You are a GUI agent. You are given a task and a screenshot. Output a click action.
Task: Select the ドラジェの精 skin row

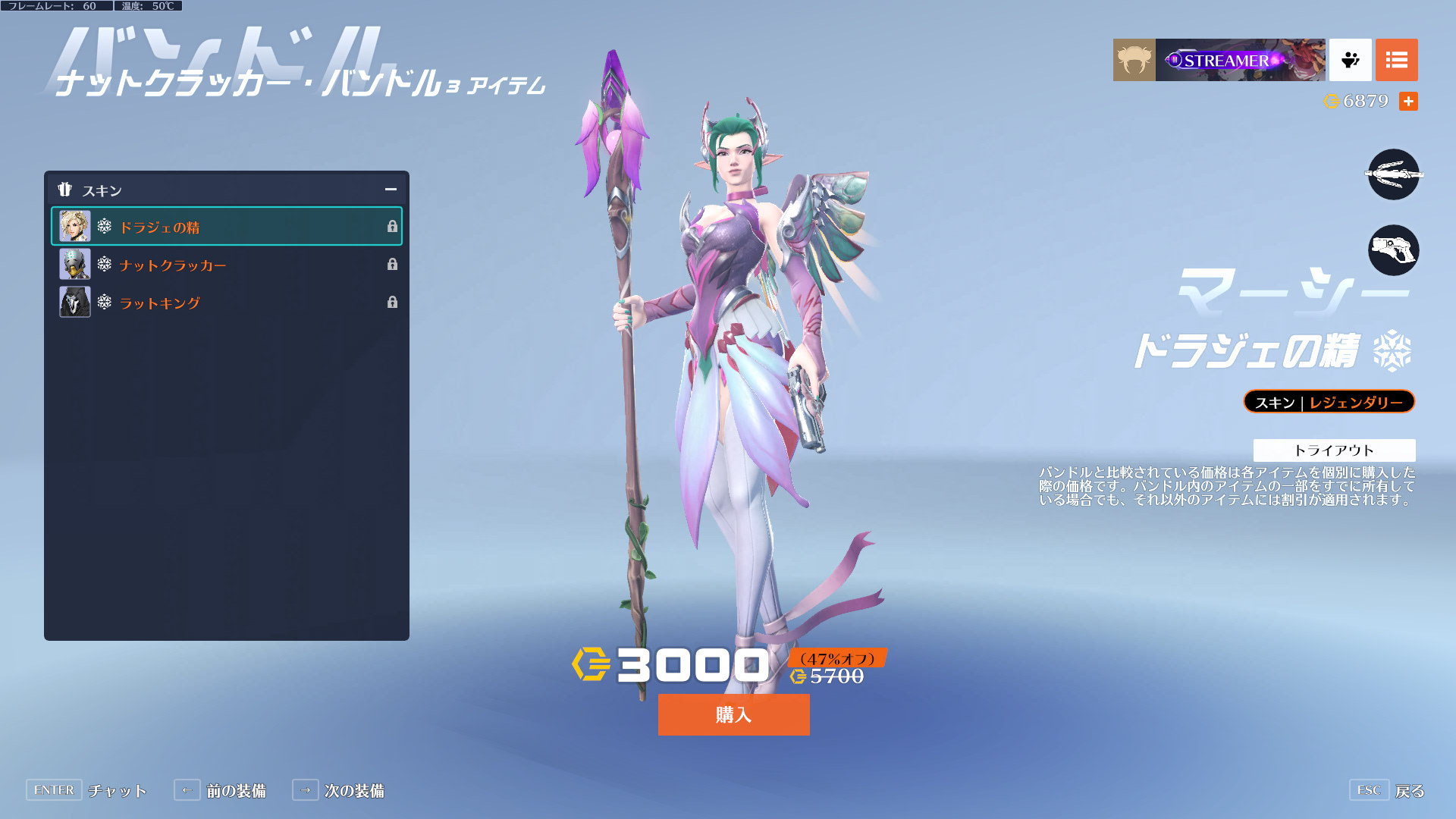pyautogui.click(x=226, y=227)
